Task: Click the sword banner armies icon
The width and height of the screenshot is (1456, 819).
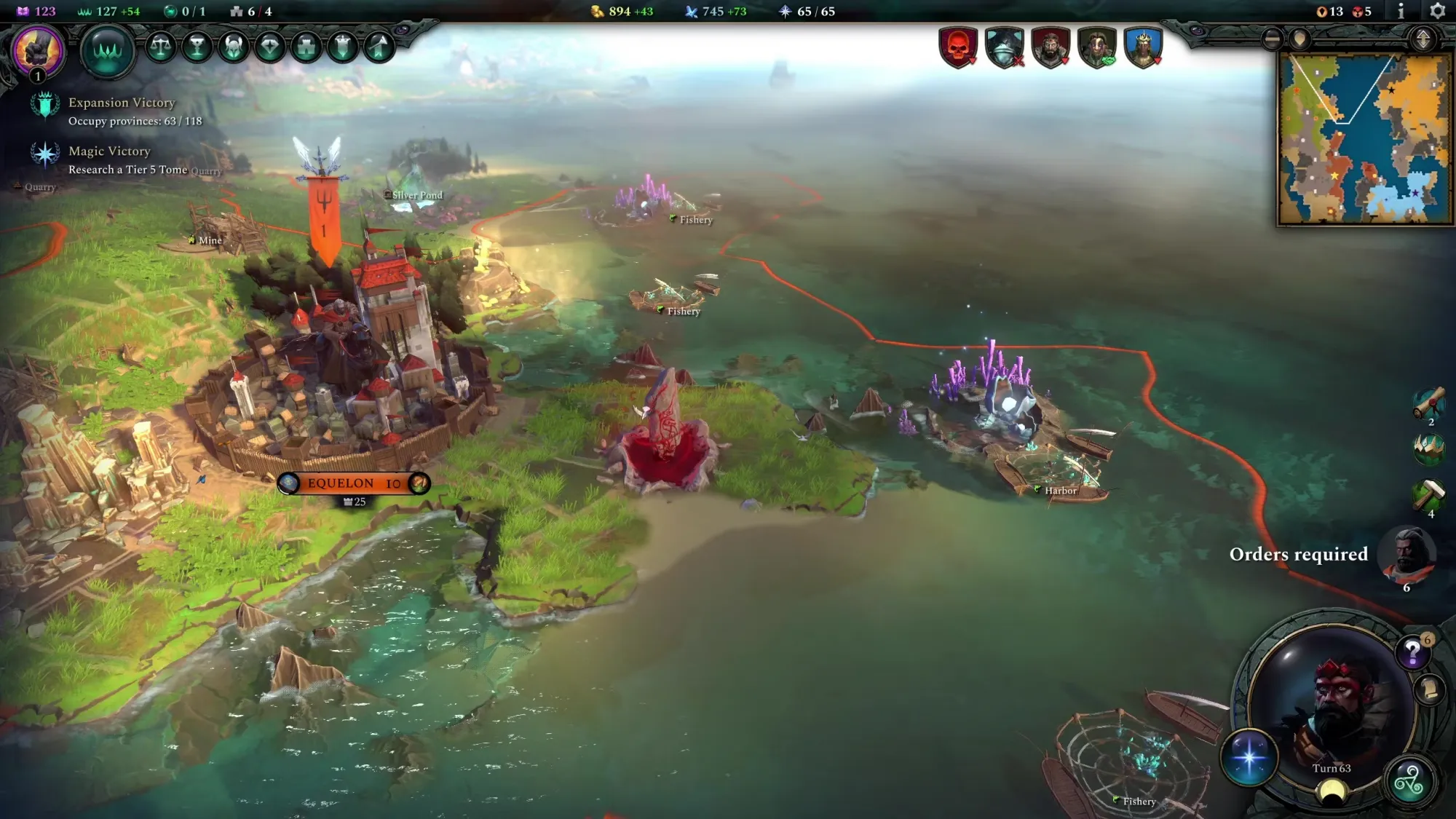Action: pos(343,47)
